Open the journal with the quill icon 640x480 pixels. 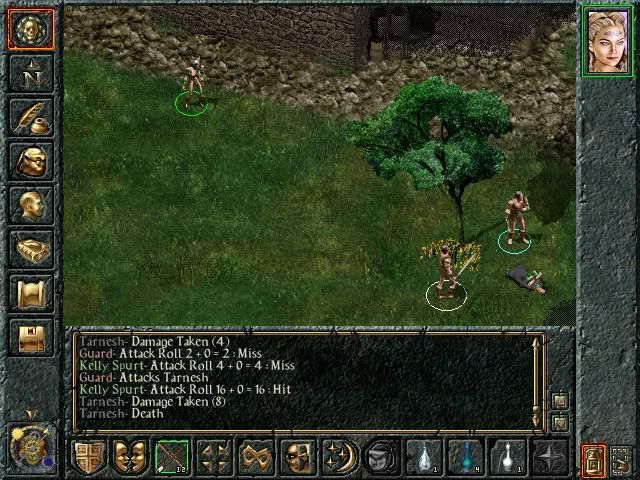click(x=31, y=116)
